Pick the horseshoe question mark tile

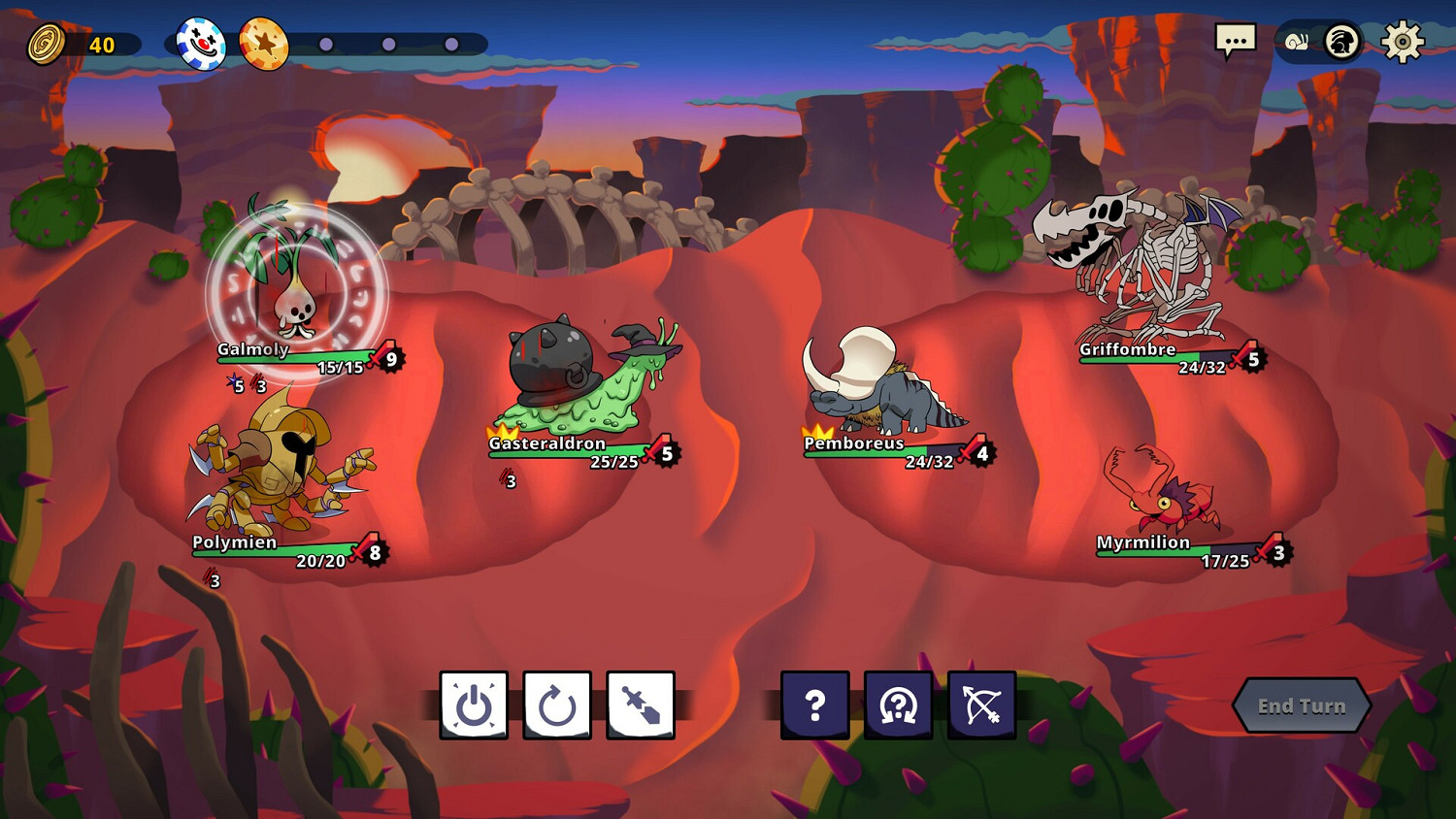pos(899,705)
